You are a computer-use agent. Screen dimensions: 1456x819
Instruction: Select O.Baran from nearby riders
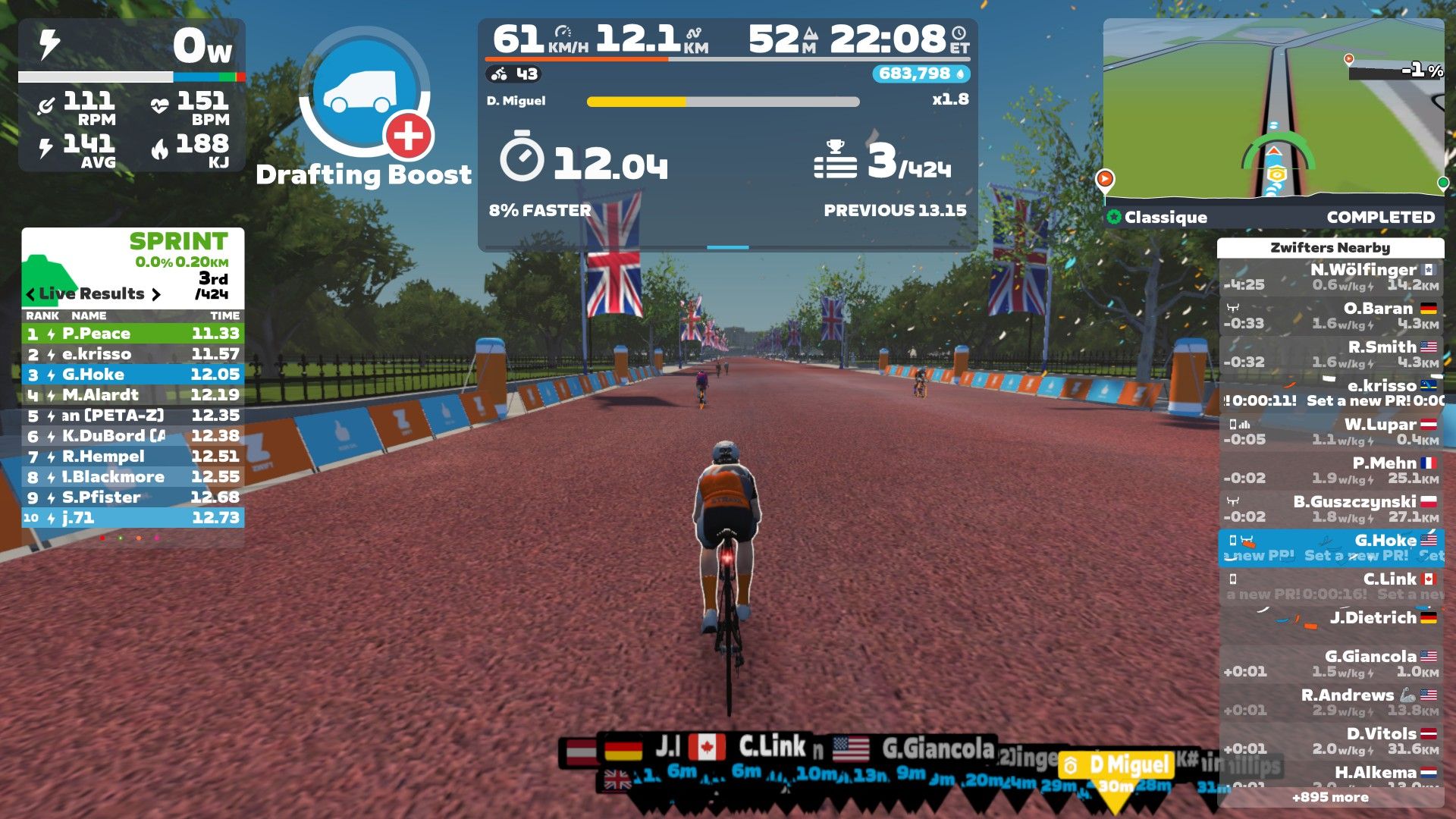pyautogui.click(x=1330, y=315)
